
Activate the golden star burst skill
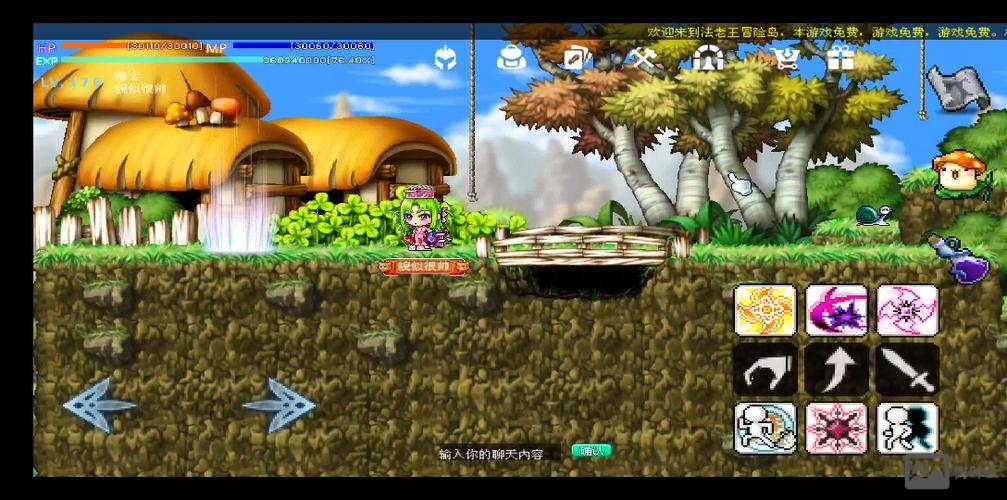[x=765, y=310]
